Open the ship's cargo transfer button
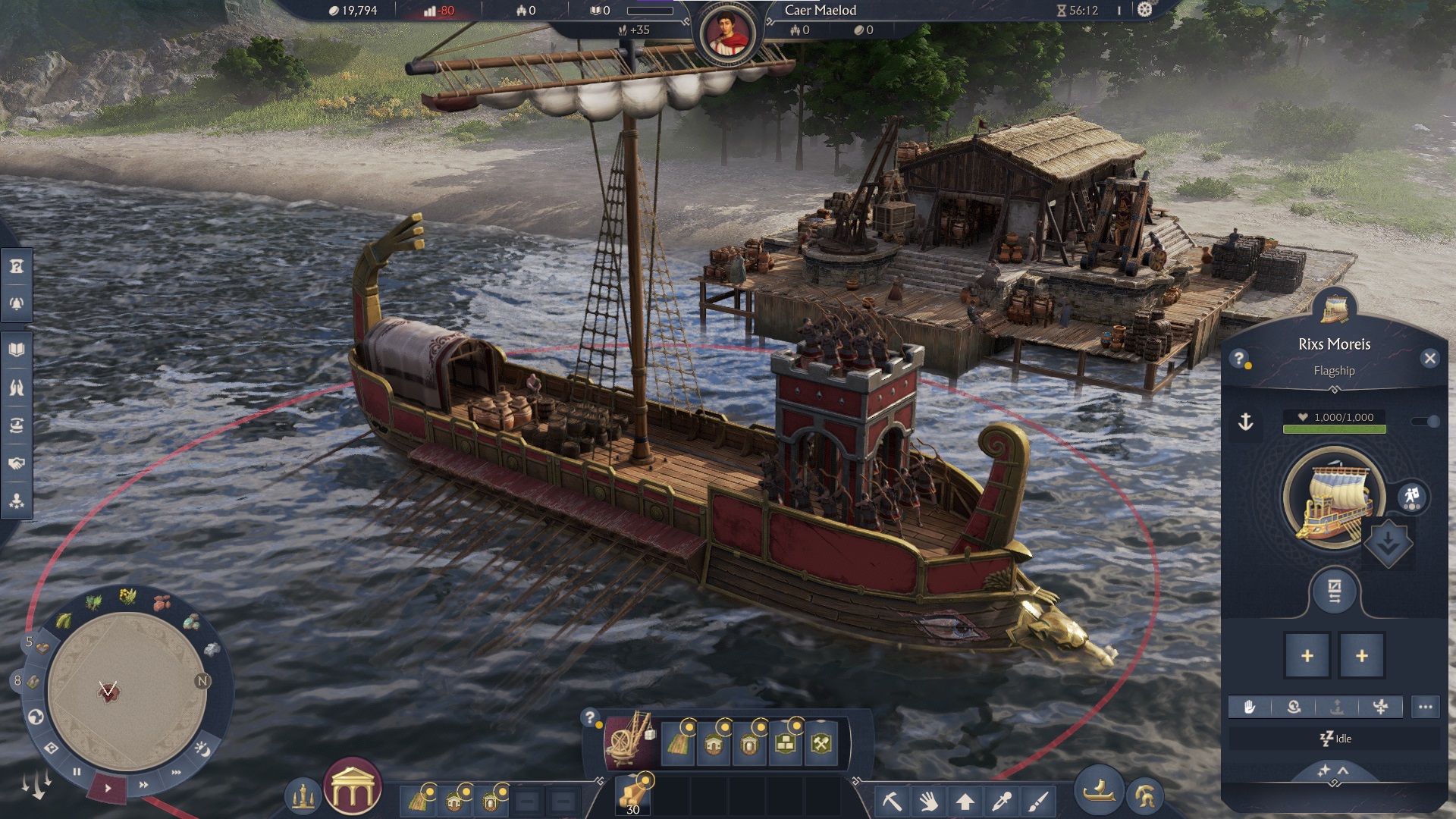This screenshot has width=1456, height=819. click(x=1335, y=591)
